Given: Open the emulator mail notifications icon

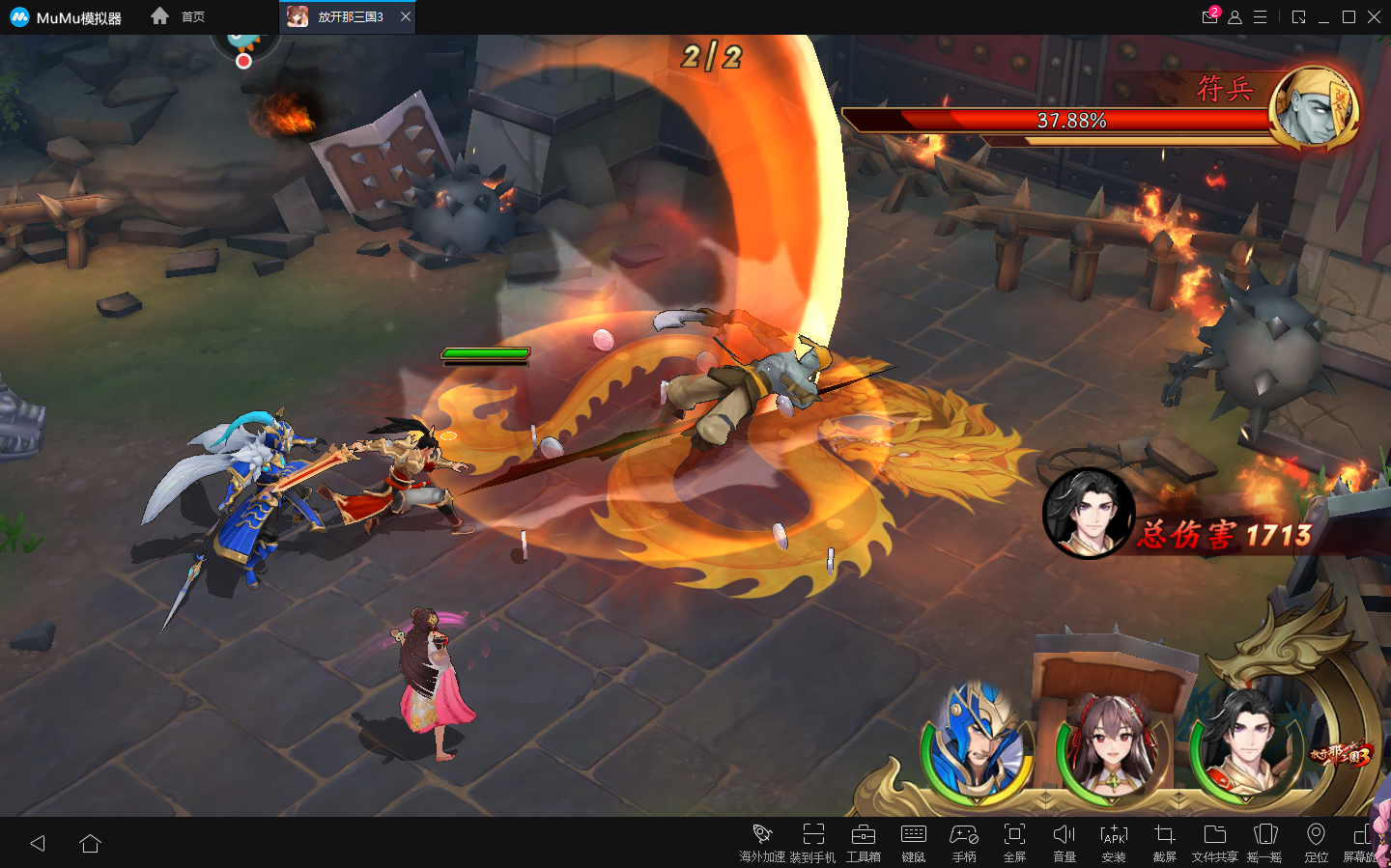Looking at the screenshot, I should [1209, 16].
